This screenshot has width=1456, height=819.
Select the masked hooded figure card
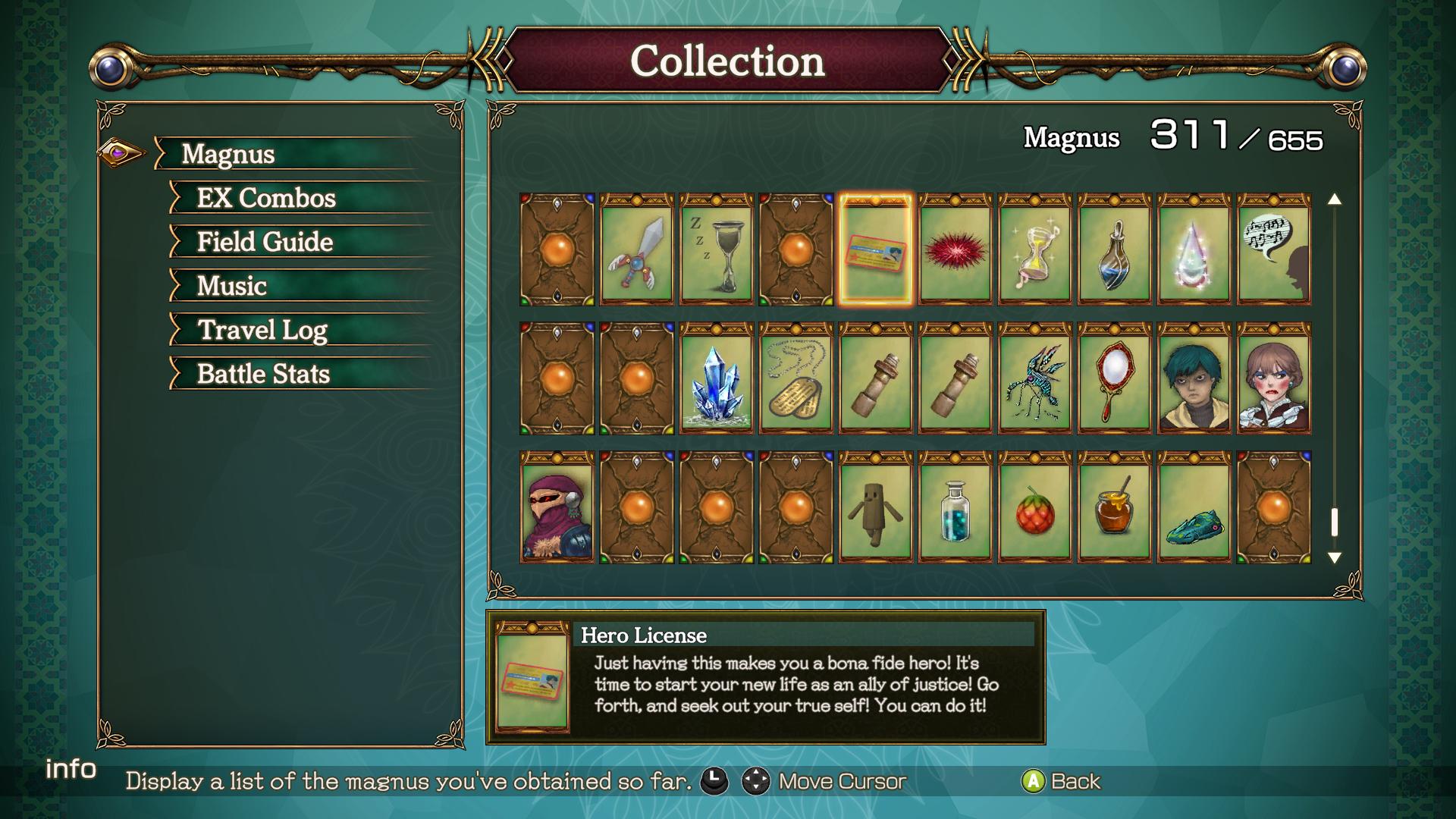click(557, 507)
